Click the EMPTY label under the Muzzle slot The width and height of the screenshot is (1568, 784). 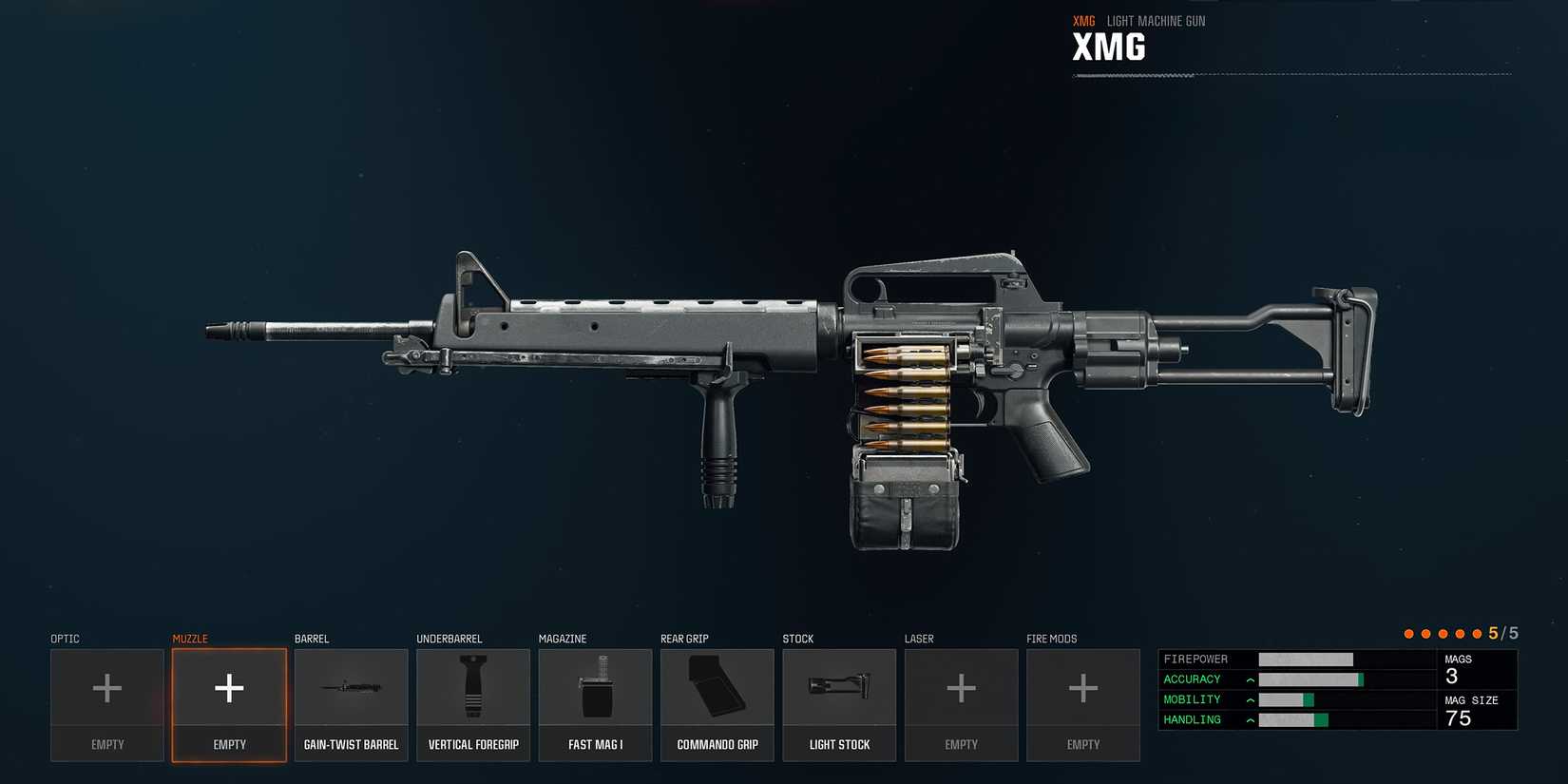(228, 744)
